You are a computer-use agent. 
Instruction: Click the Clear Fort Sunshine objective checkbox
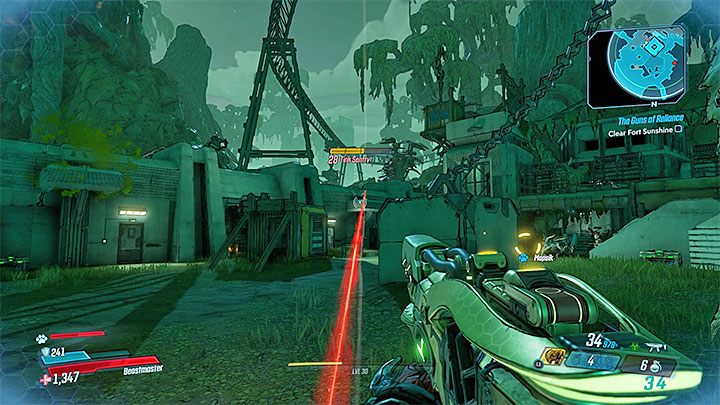click(x=678, y=129)
